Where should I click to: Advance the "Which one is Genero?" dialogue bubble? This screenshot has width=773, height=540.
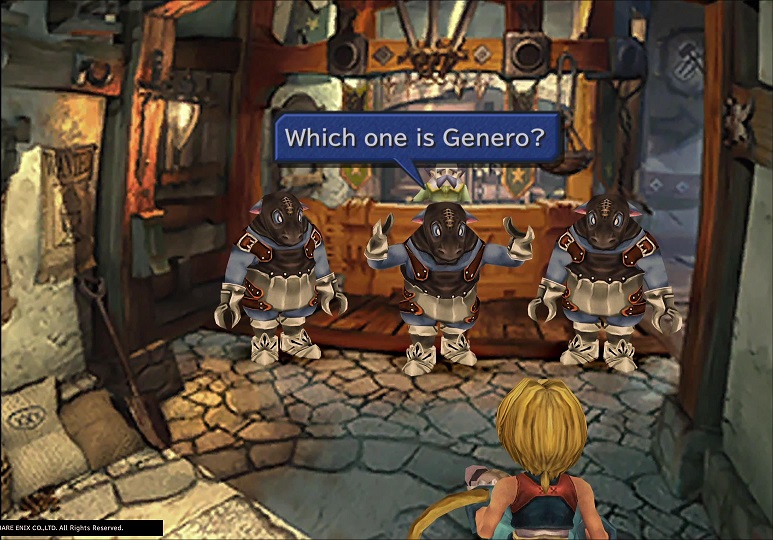point(417,138)
